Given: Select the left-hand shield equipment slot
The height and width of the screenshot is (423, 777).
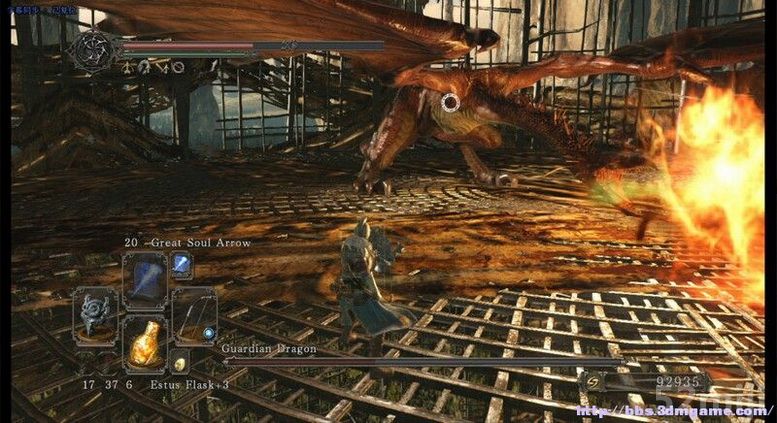Looking at the screenshot, I should click(95, 318).
